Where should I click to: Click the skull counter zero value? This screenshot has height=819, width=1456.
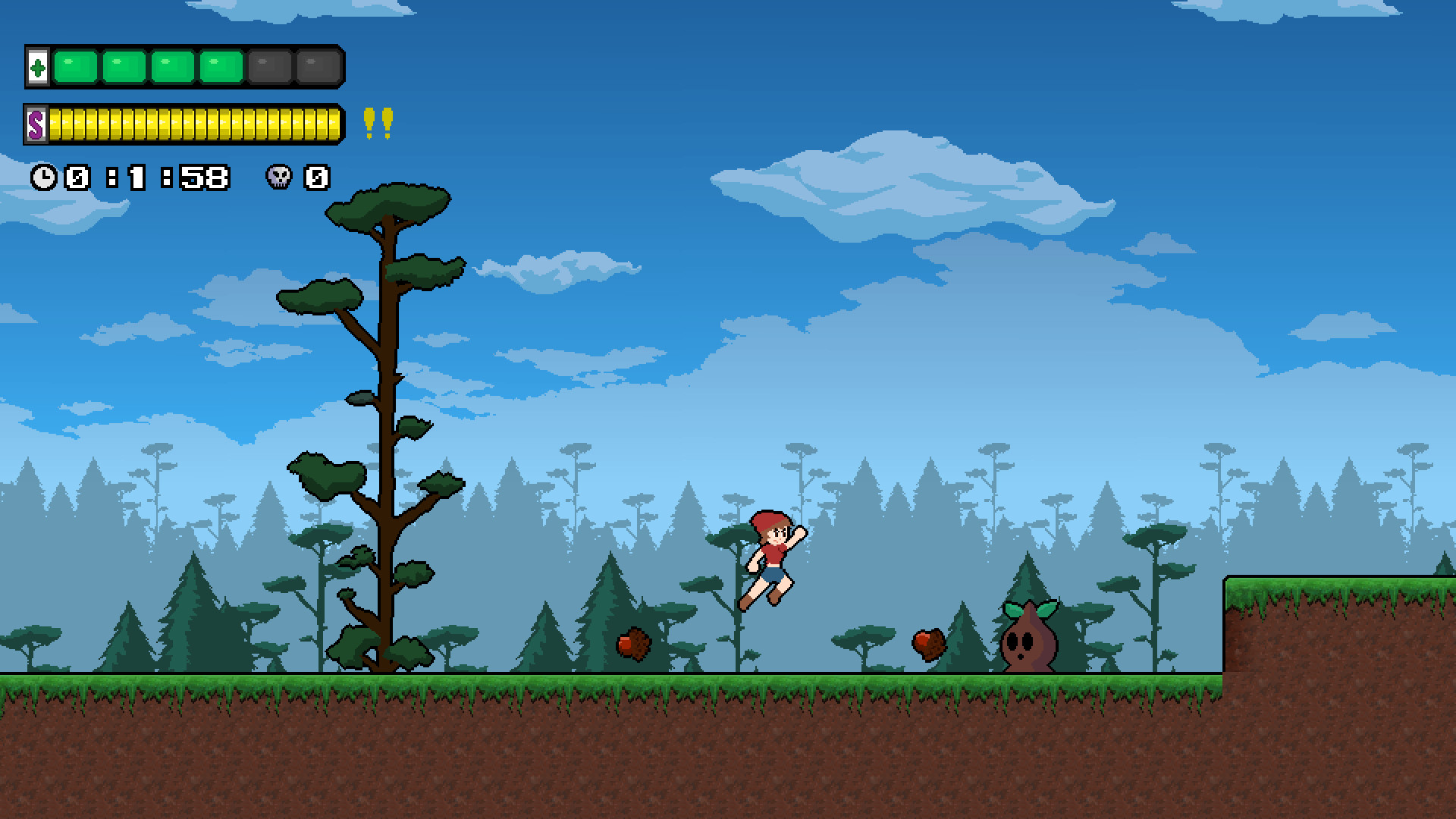315,177
